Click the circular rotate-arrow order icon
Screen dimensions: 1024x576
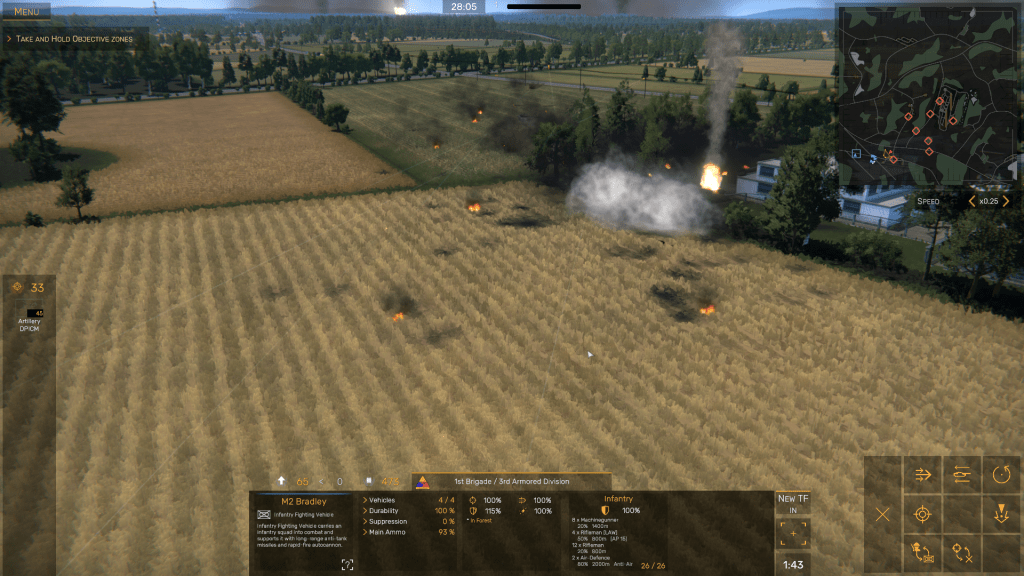pos(1001,475)
